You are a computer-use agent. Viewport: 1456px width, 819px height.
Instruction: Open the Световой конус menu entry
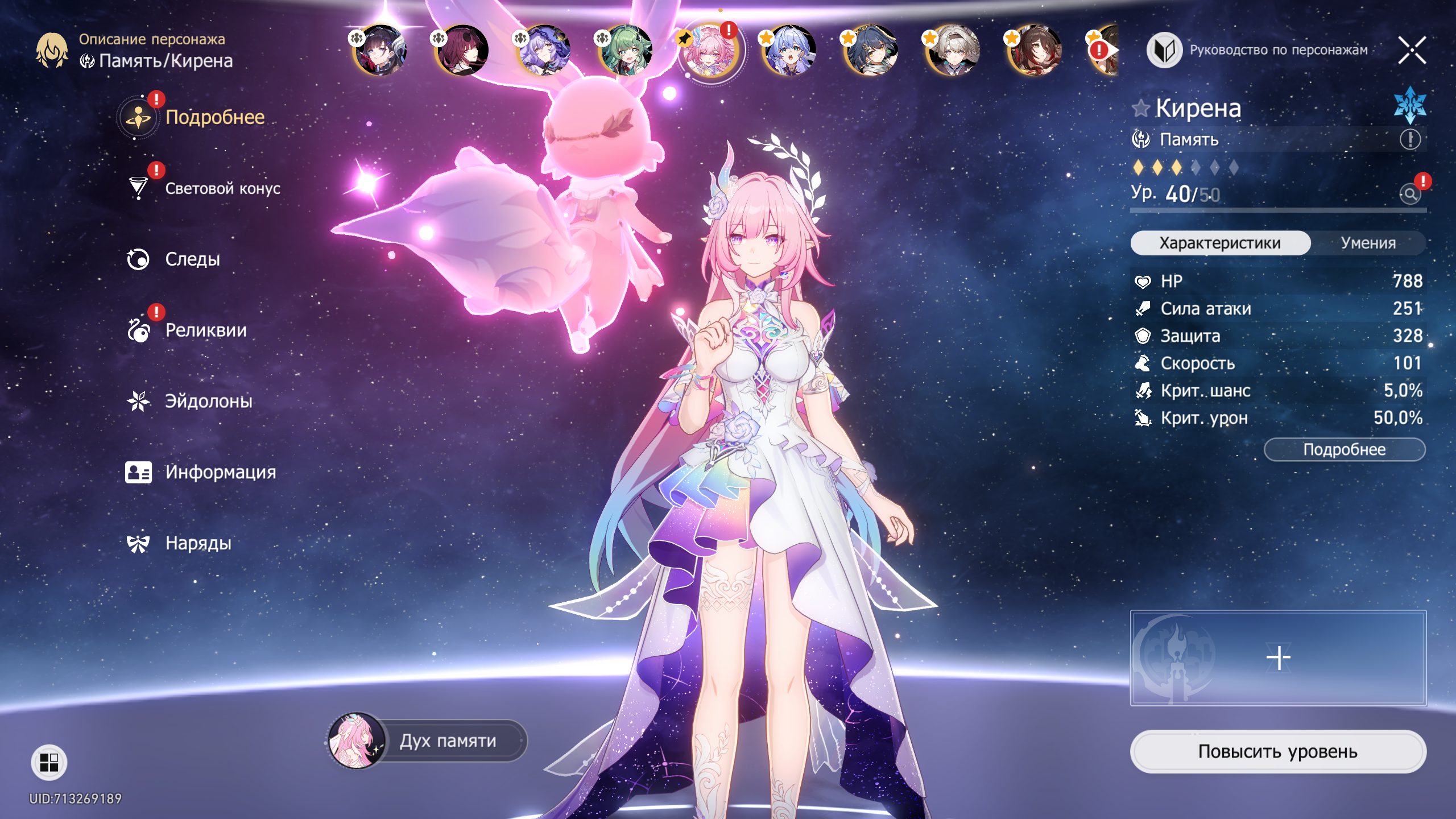pyautogui.click(x=222, y=188)
